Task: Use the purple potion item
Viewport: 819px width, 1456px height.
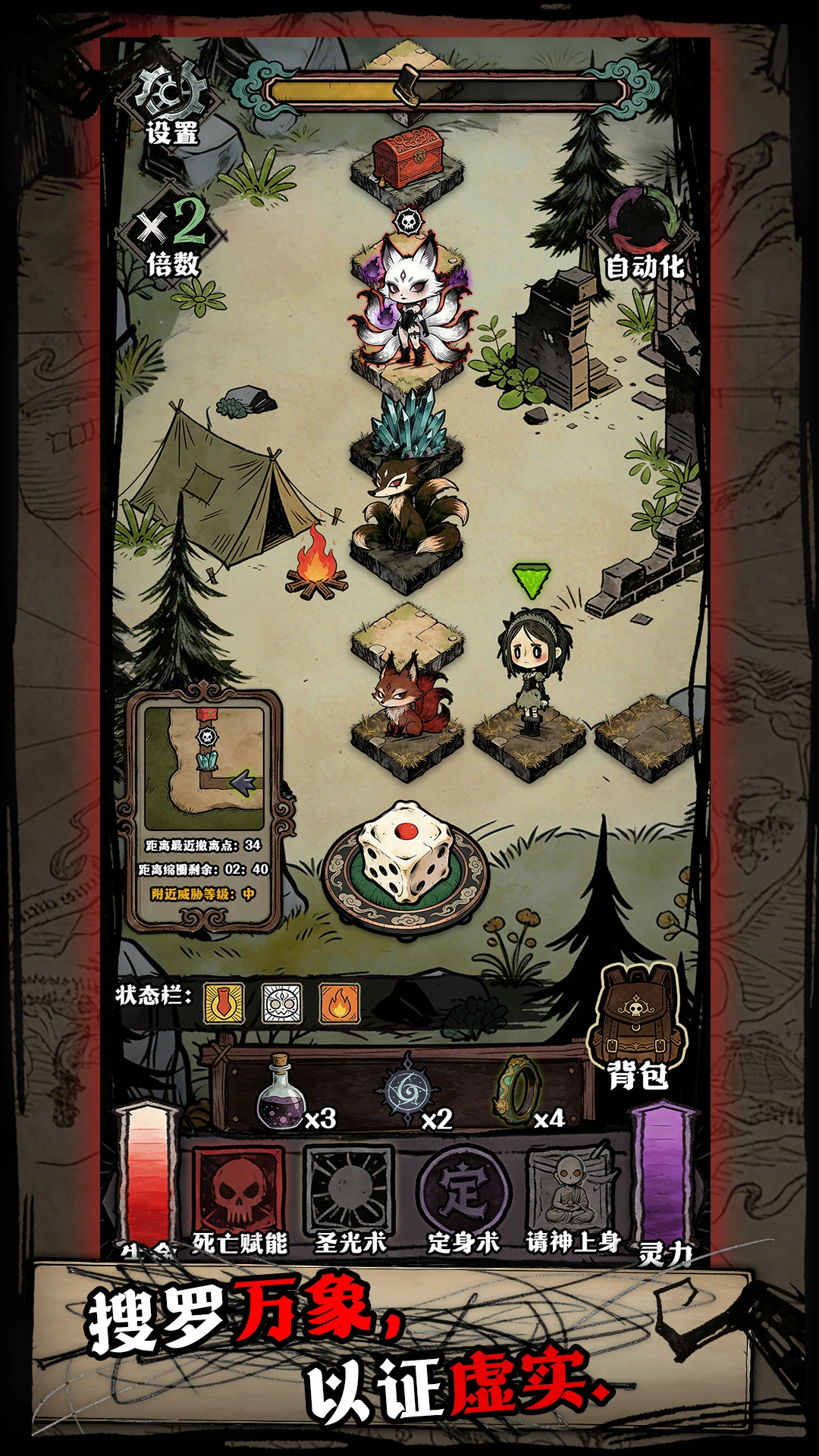Action: coord(282,1094)
